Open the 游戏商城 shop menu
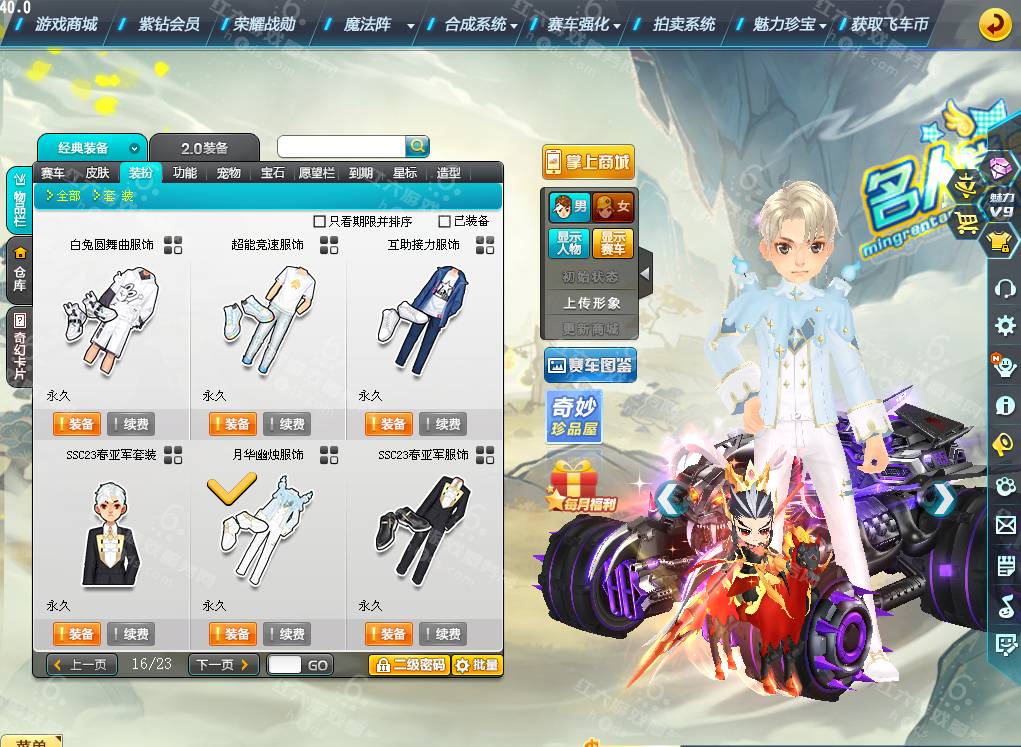1021x747 pixels. pos(66,24)
